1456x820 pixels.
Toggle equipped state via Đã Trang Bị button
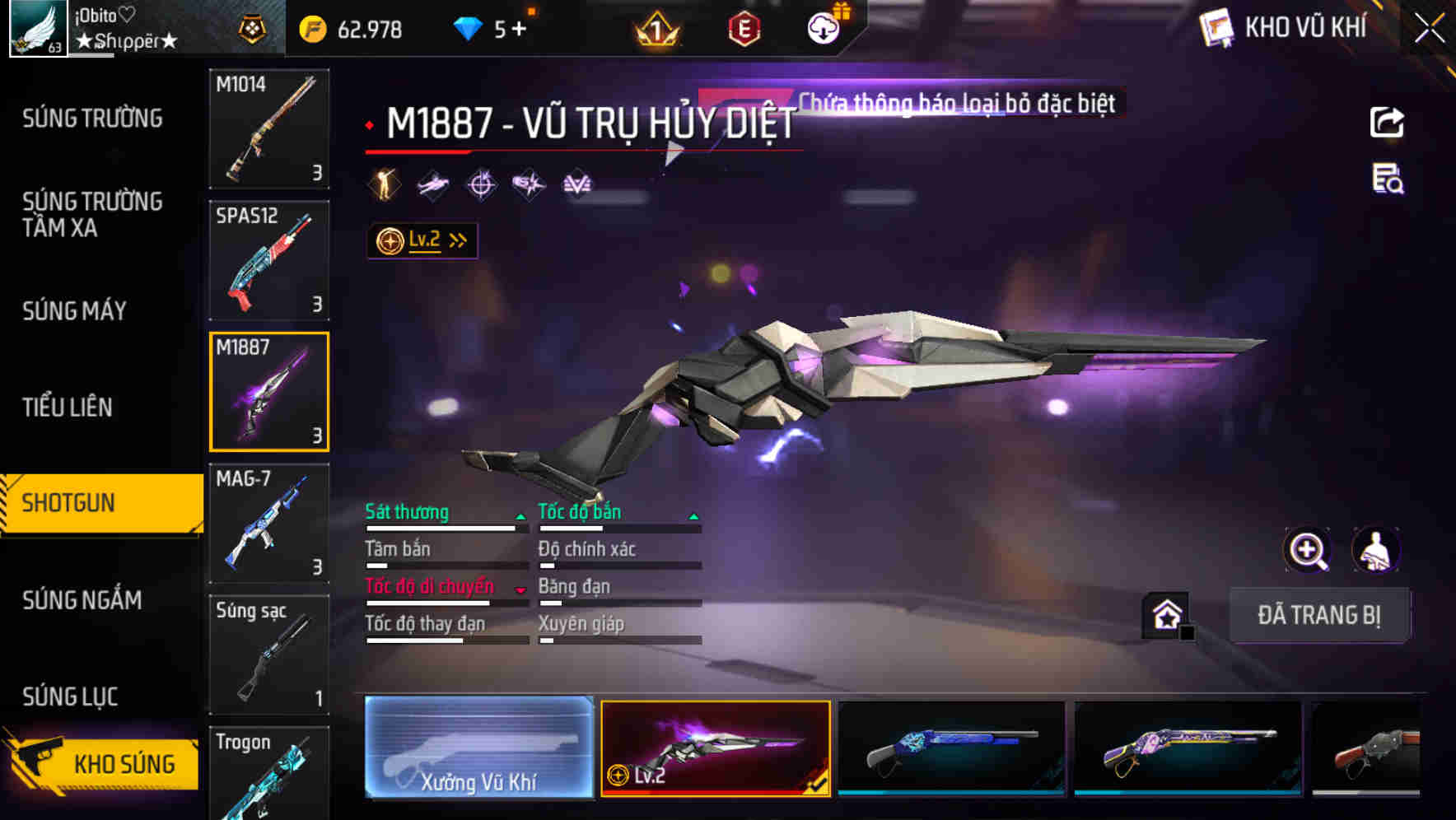[x=1320, y=615]
